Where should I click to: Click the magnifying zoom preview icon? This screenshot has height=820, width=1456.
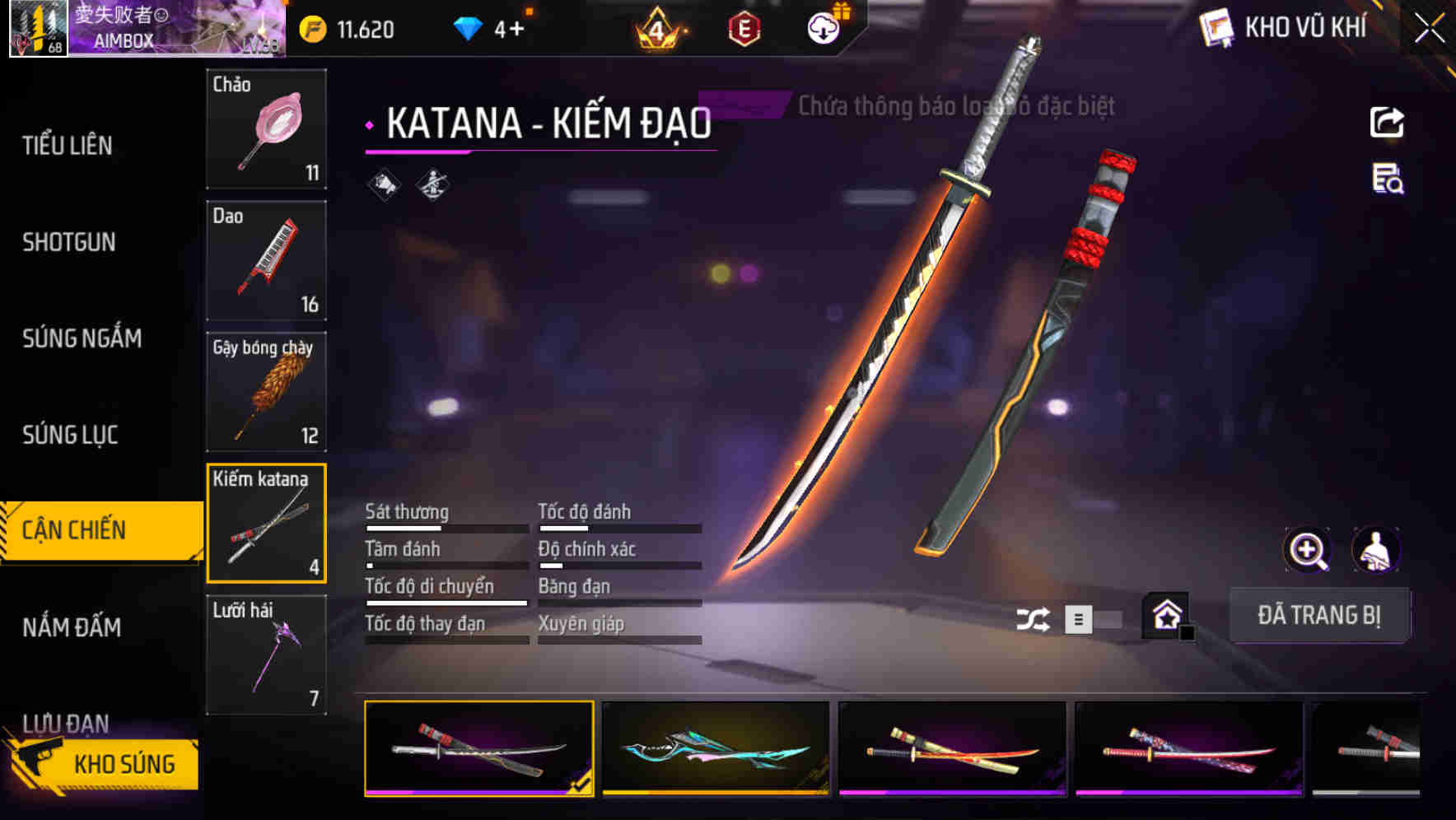pyautogui.click(x=1307, y=550)
